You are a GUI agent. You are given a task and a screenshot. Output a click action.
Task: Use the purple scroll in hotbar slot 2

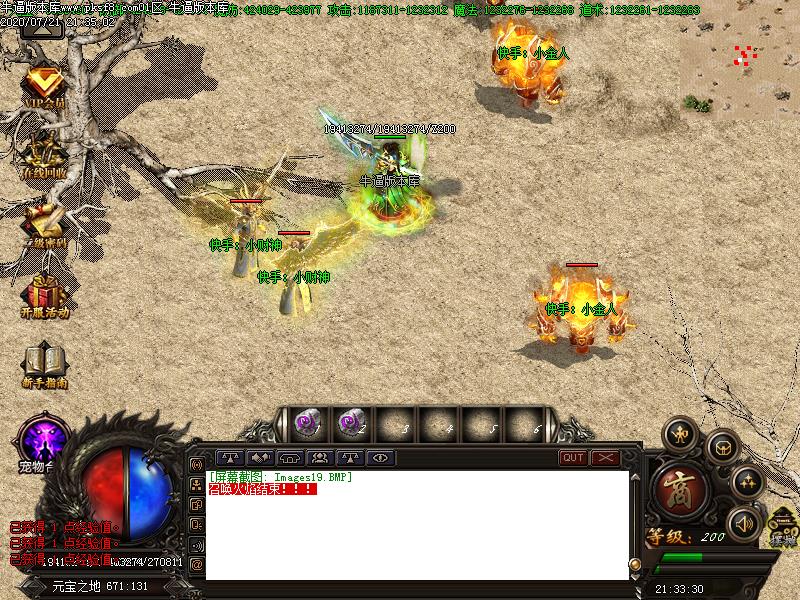[x=350, y=423]
